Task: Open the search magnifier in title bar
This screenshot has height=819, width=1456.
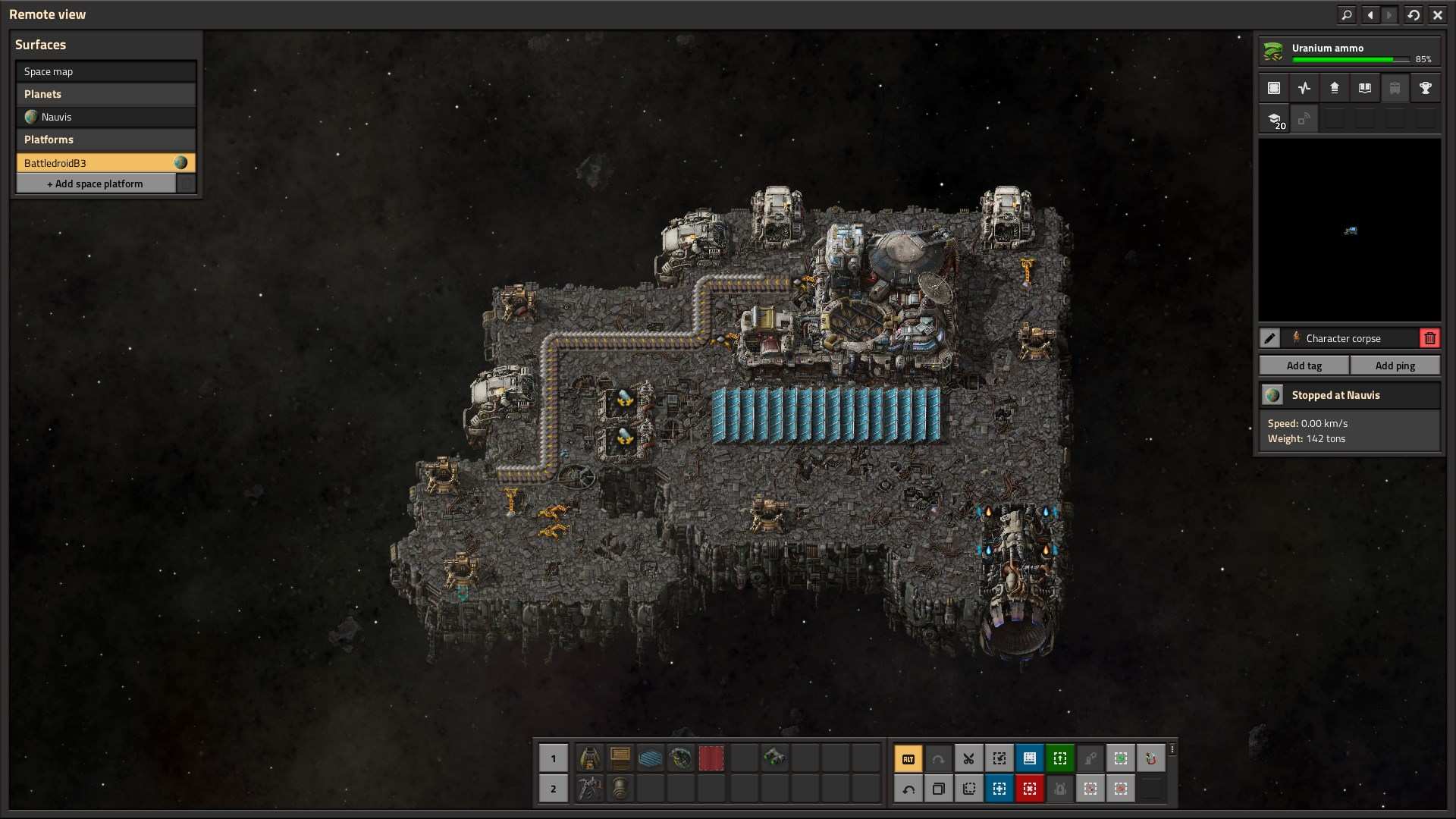Action: [x=1347, y=14]
